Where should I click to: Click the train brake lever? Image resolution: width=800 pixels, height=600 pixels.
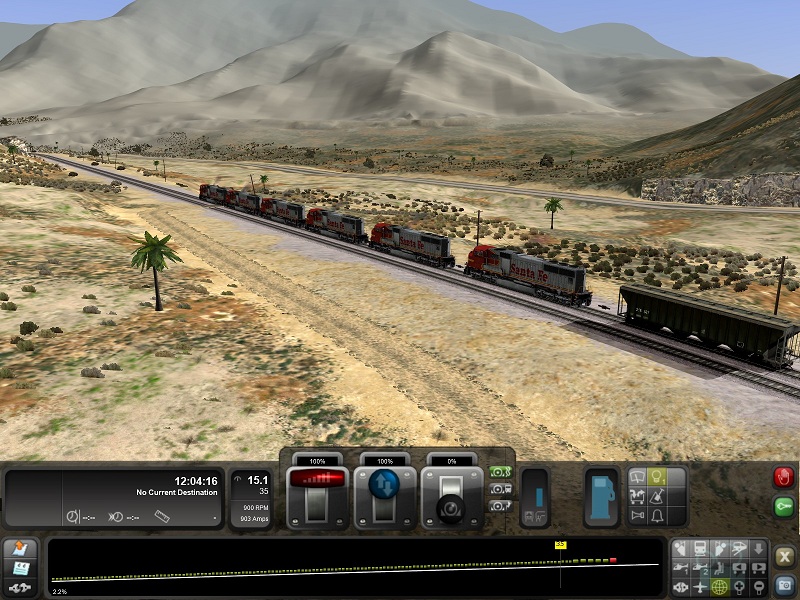tap(449, 498)
